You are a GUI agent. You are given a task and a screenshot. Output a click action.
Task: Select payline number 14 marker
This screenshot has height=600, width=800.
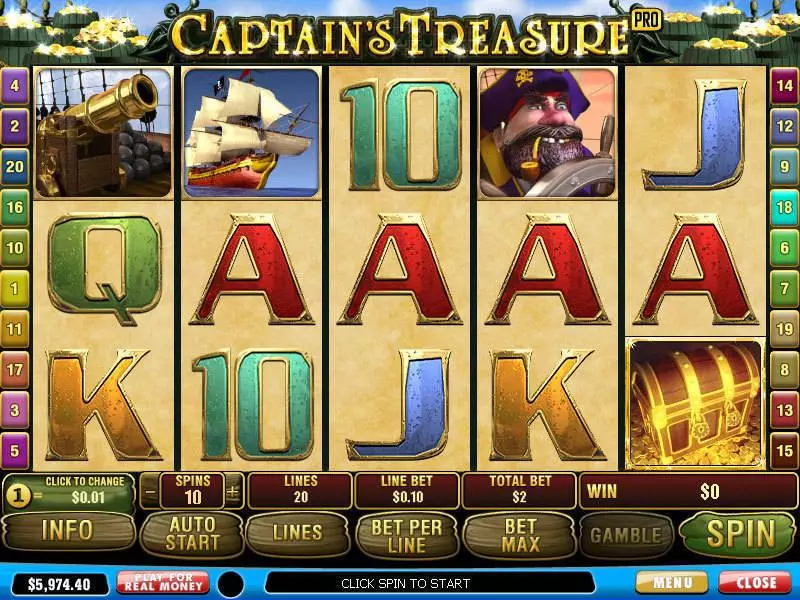pos(784,86)
